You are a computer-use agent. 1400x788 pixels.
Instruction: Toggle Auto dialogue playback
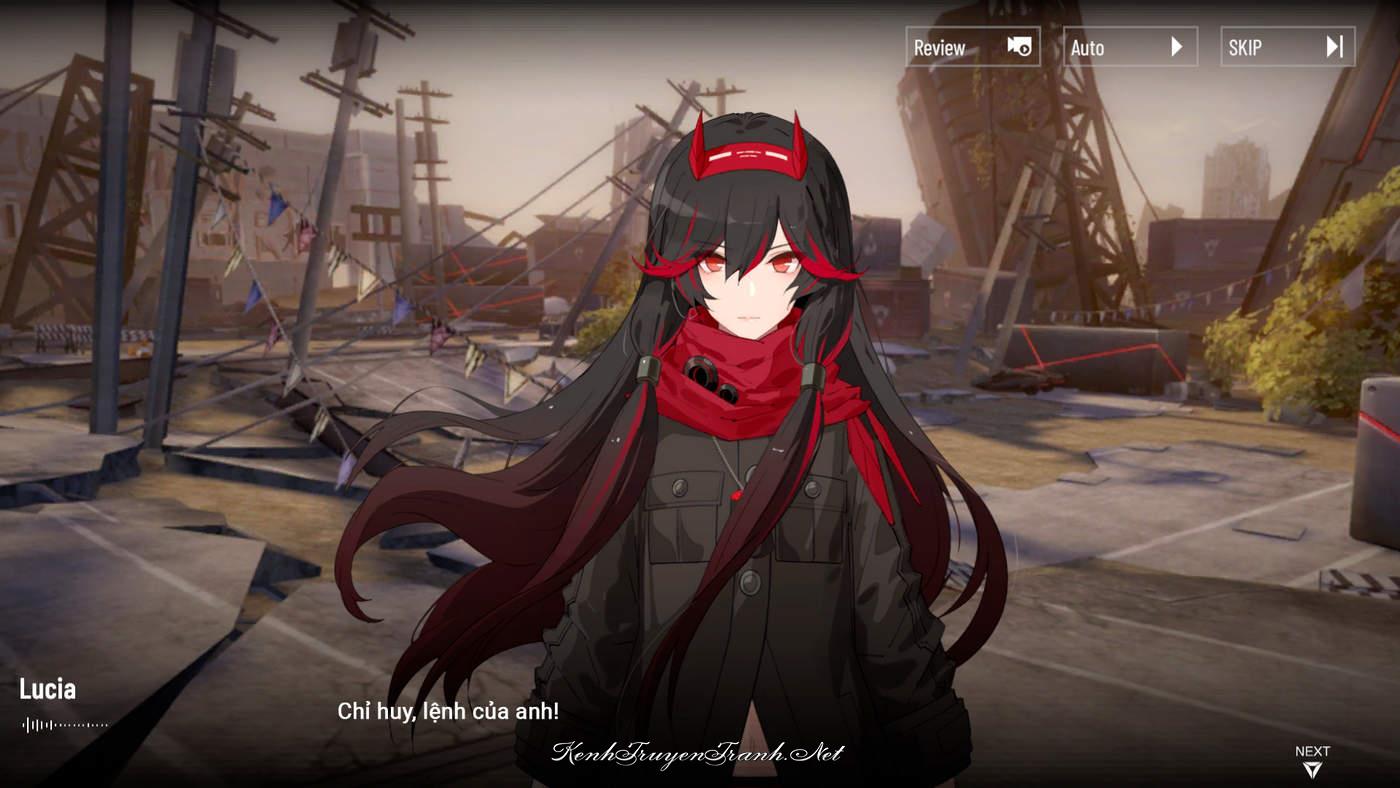[x=1130, y=47]
